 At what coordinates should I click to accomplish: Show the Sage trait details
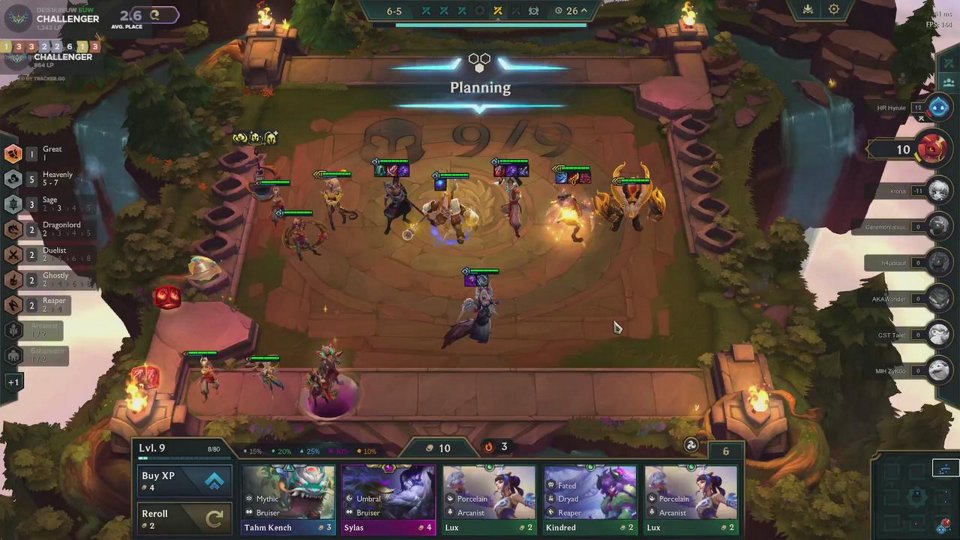[14, 204]
